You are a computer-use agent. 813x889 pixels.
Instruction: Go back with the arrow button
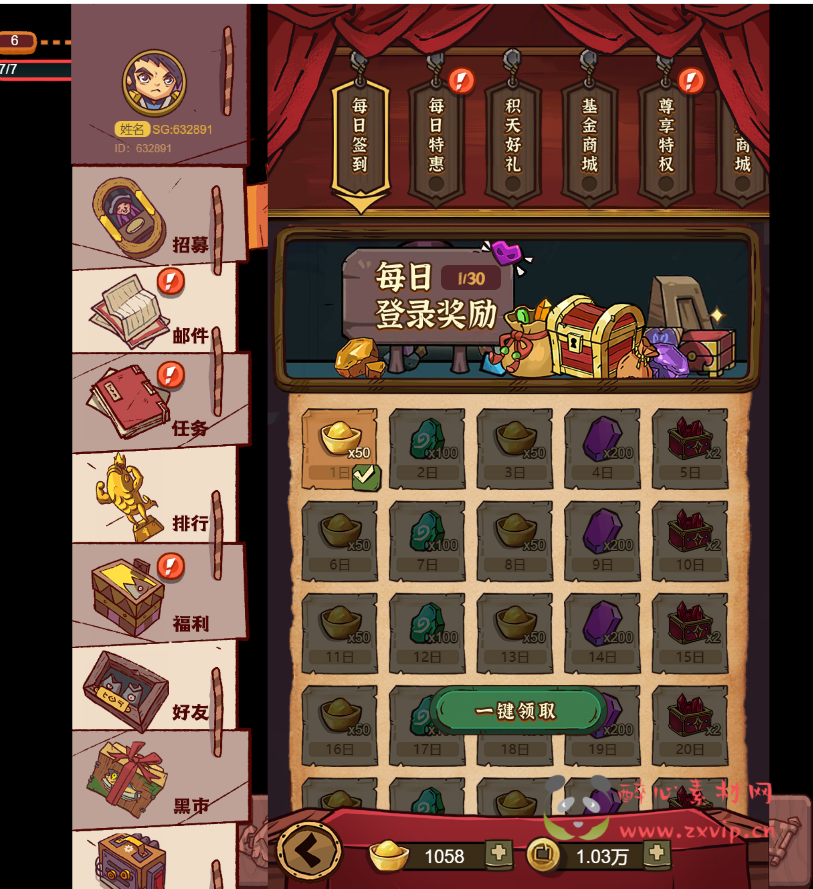click(x=309, y=852)
